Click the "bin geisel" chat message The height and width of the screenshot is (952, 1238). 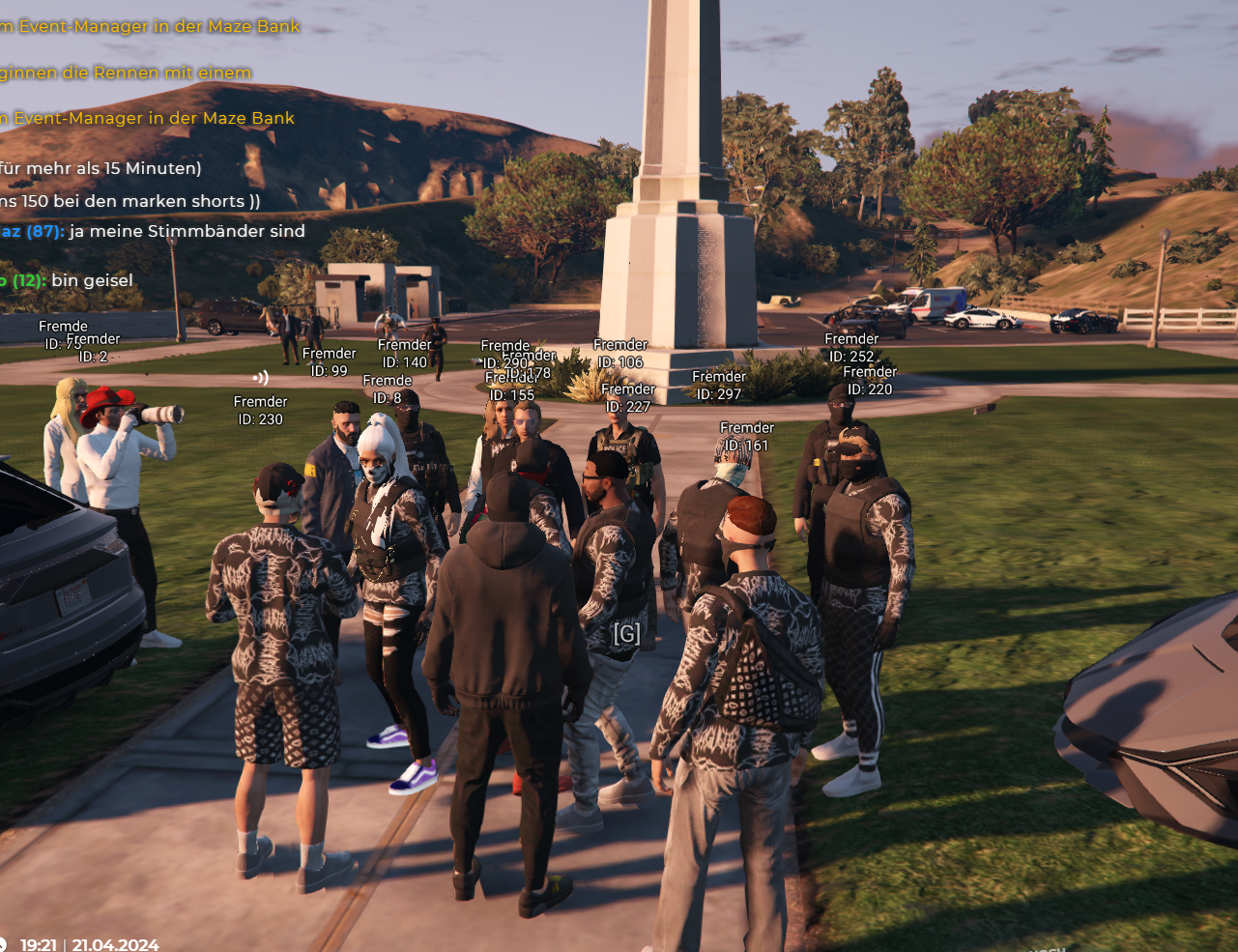(91, 280)
